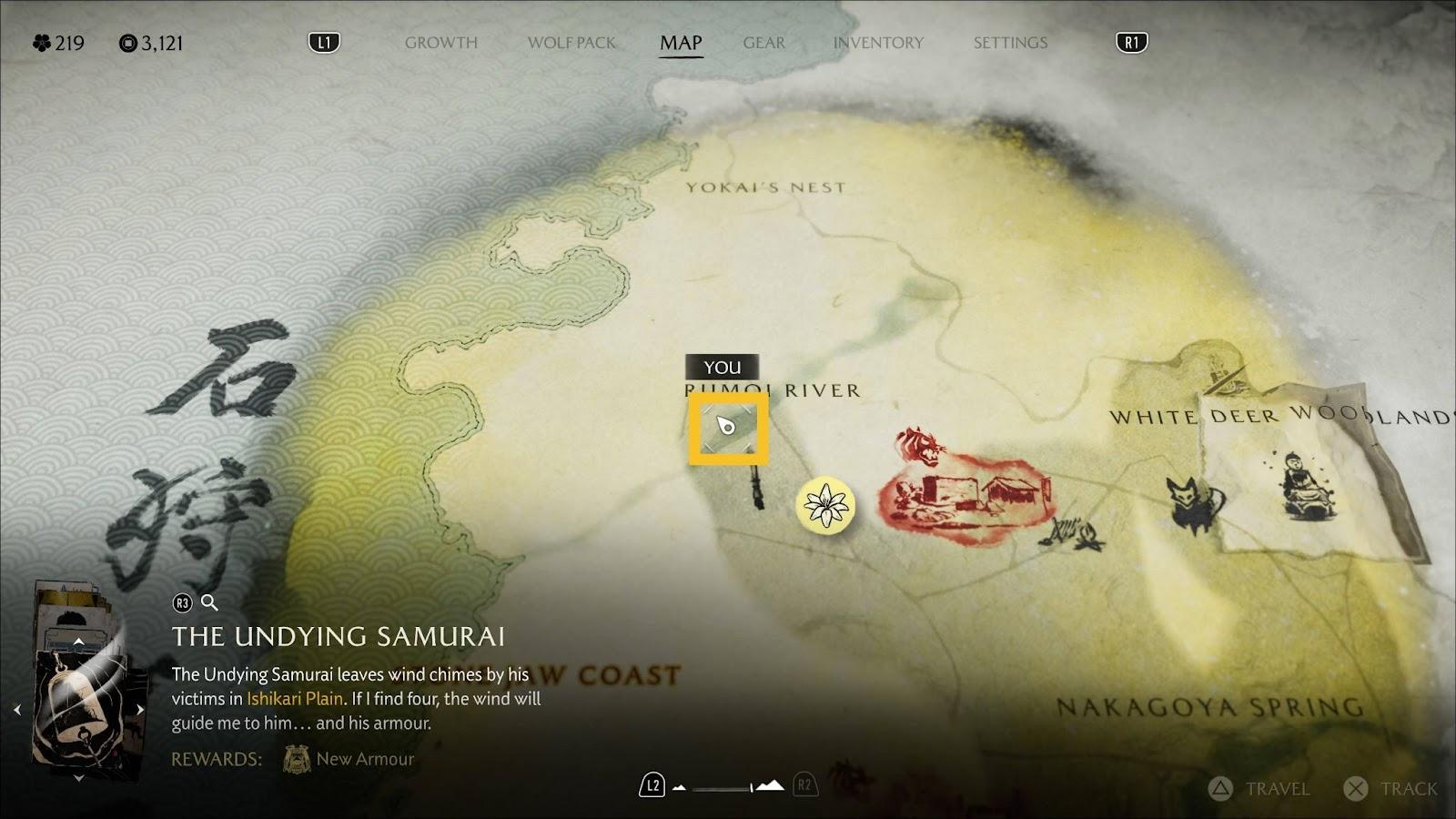
Task: Select the player position marker
Action: tap(727, 426)
